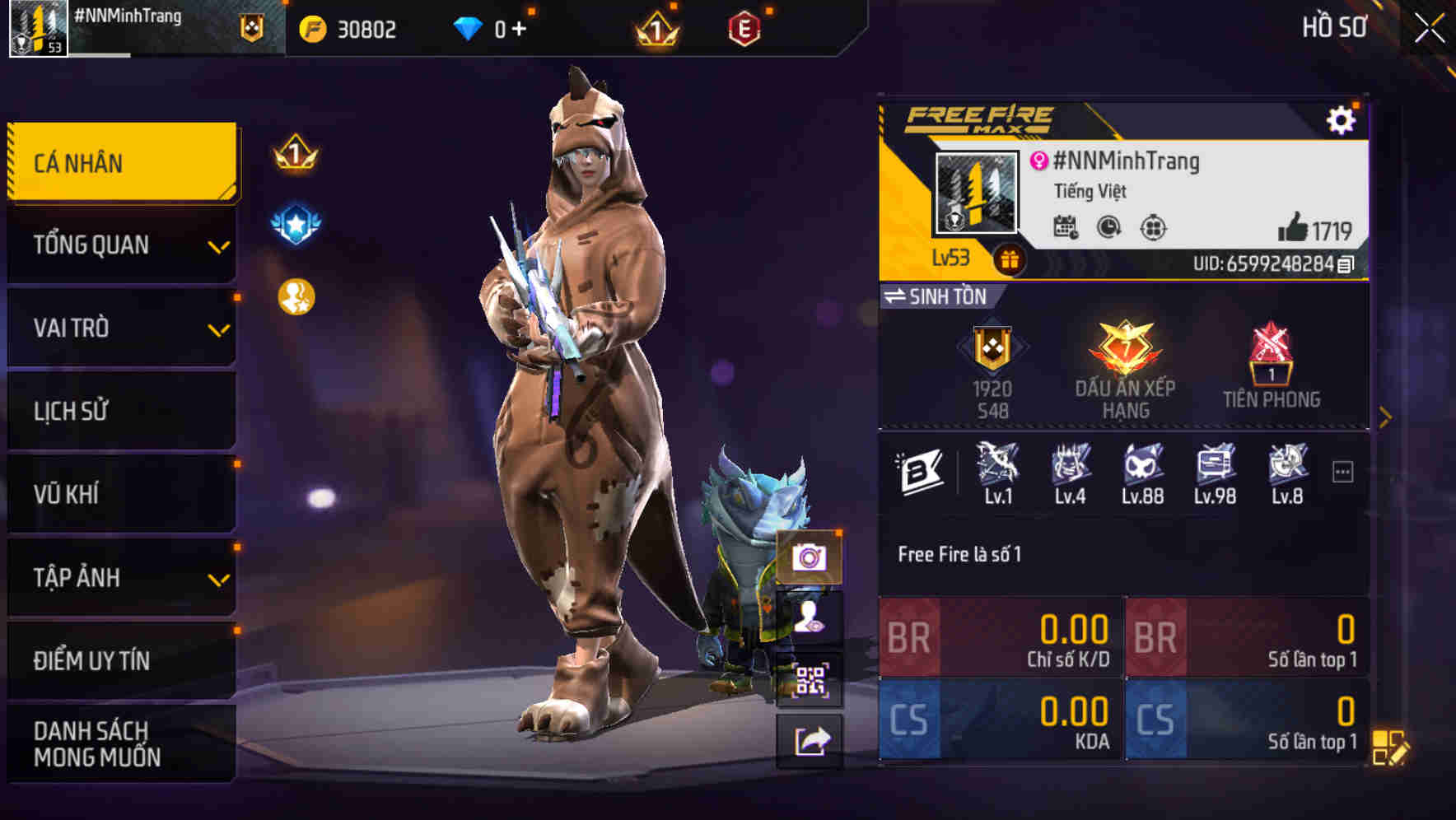The image size is (1456, 820).
Task: Open the ellipsis to view more badges
Action: pos(1342,468)
